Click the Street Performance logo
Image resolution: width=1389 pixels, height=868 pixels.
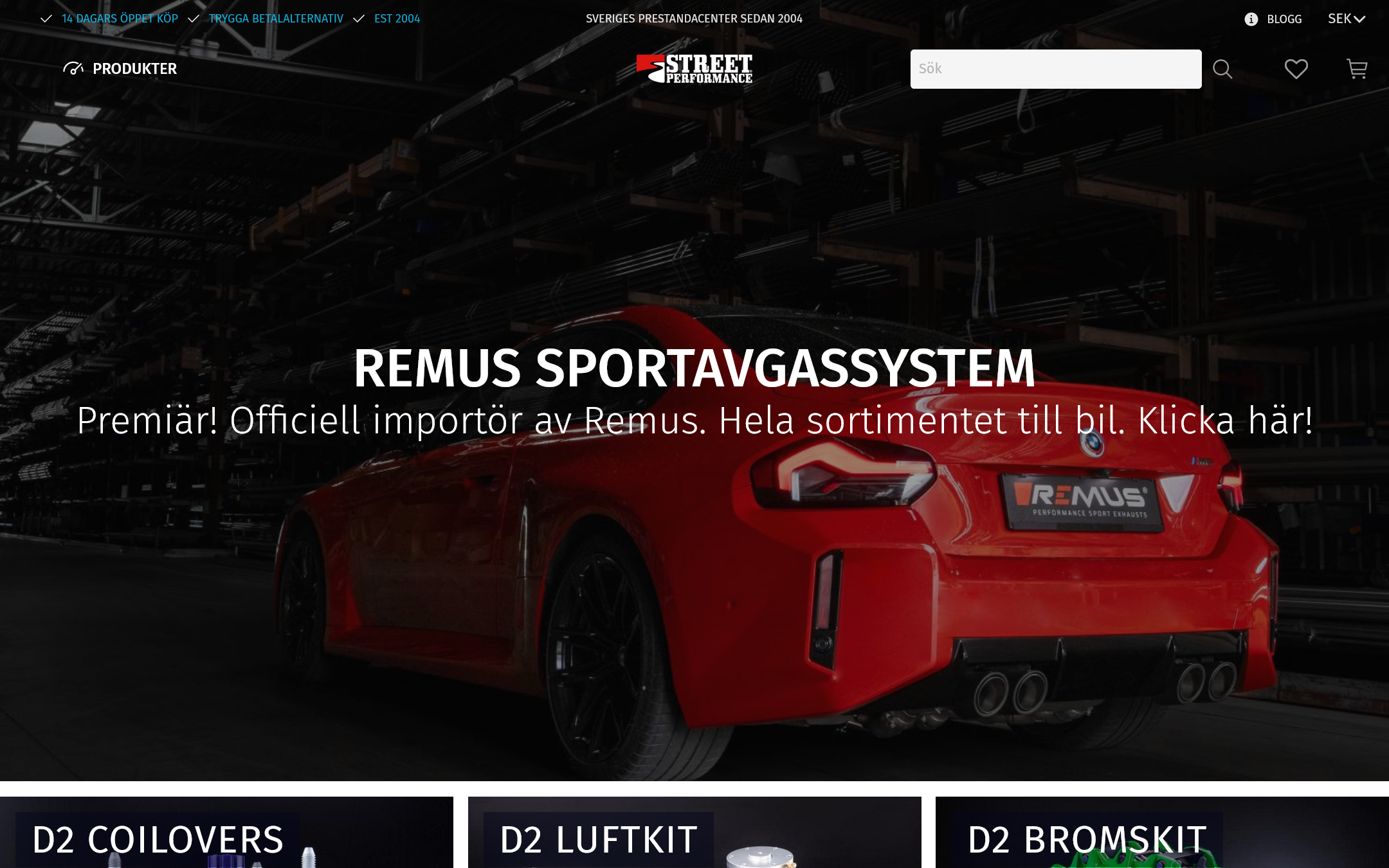point(694,69)
